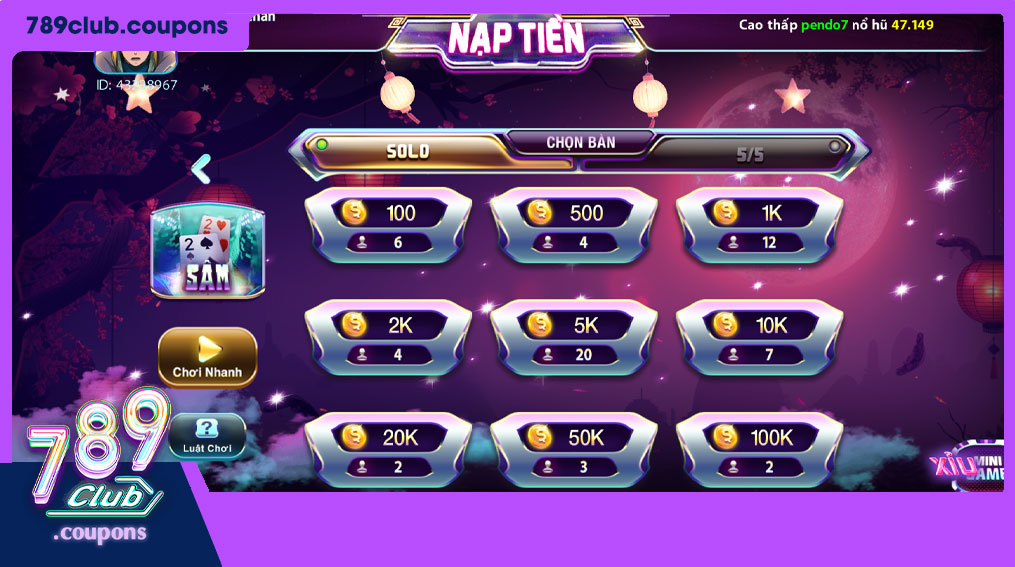The image size is (1015, 567).
Task: Enter the 5K coin table
Action: pos(573,338)
